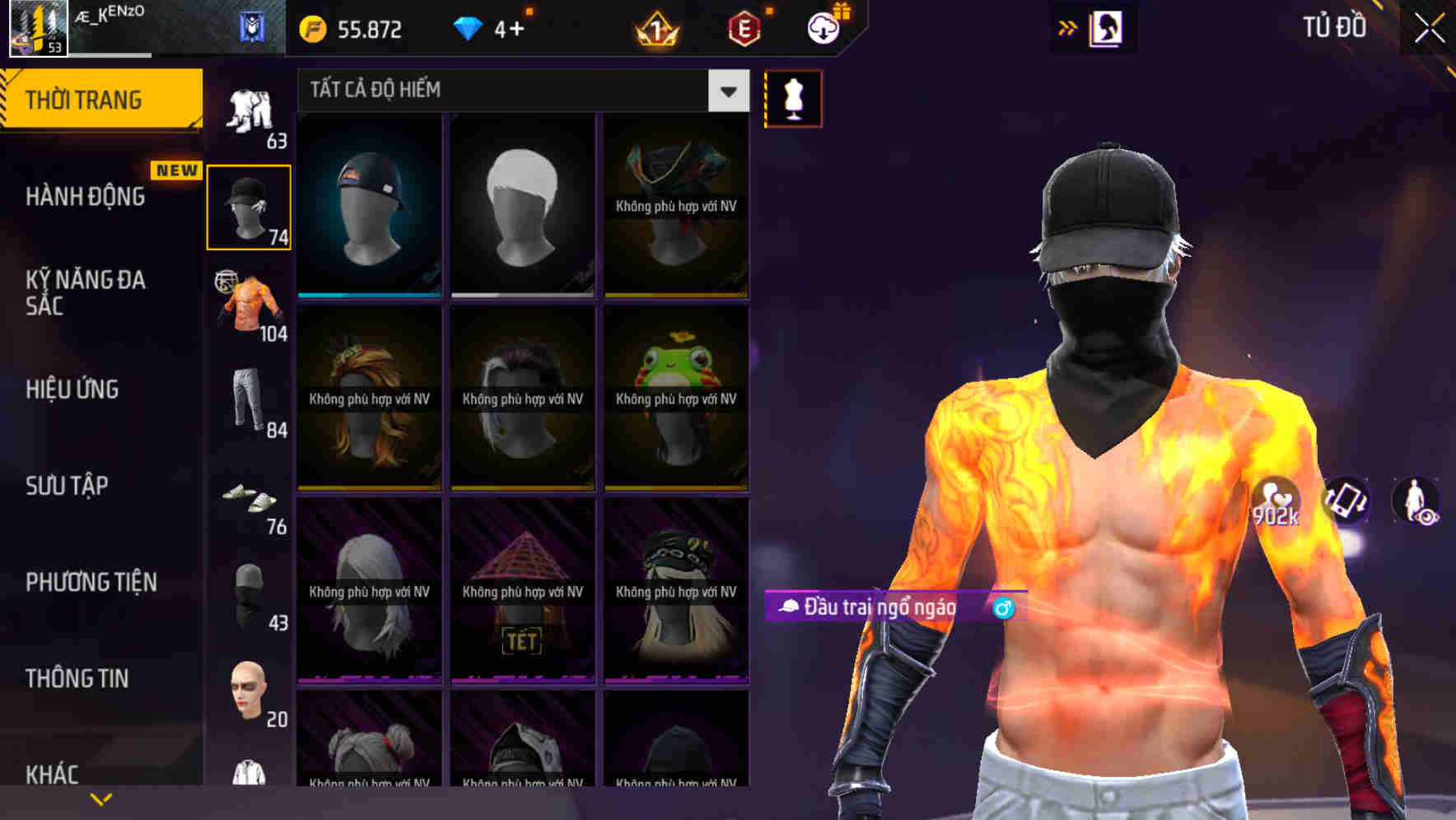
Task: Expand the sidebar with the bottom chevron arrow
Action: pos(101,797)
